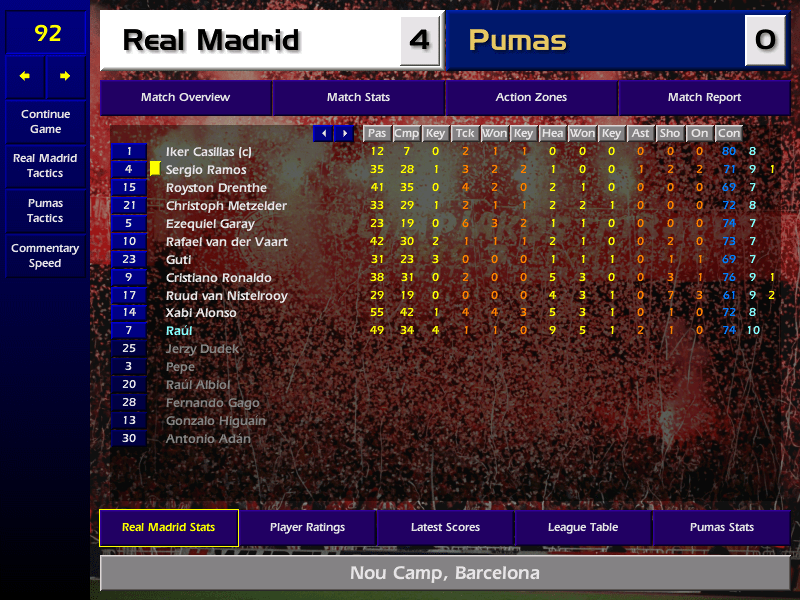Open Real Madrid Tactics
Image resolution: width=800 pixels, height=600 pixels.
point(45,165)
